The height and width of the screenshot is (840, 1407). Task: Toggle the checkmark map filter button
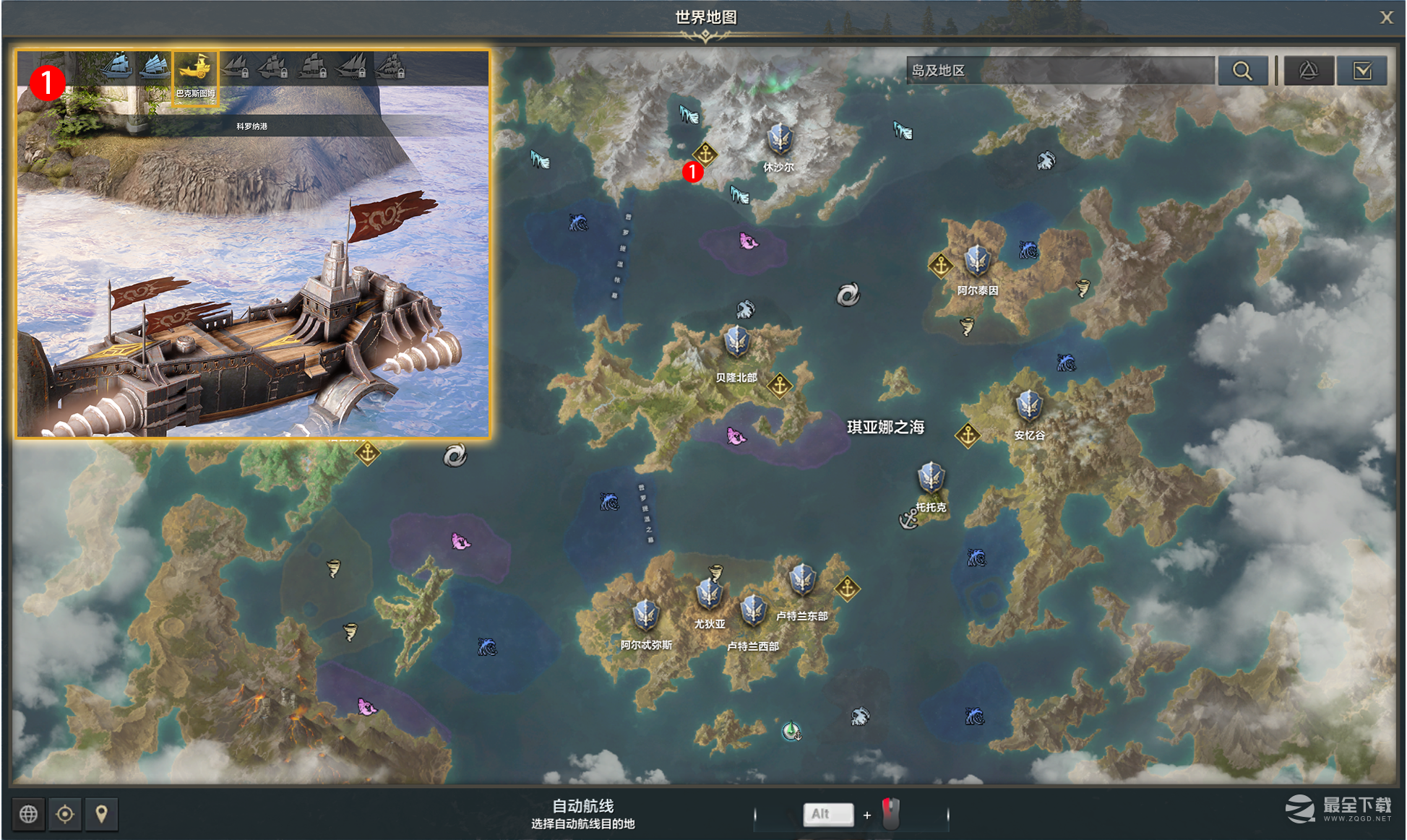tap(1362, 70)
